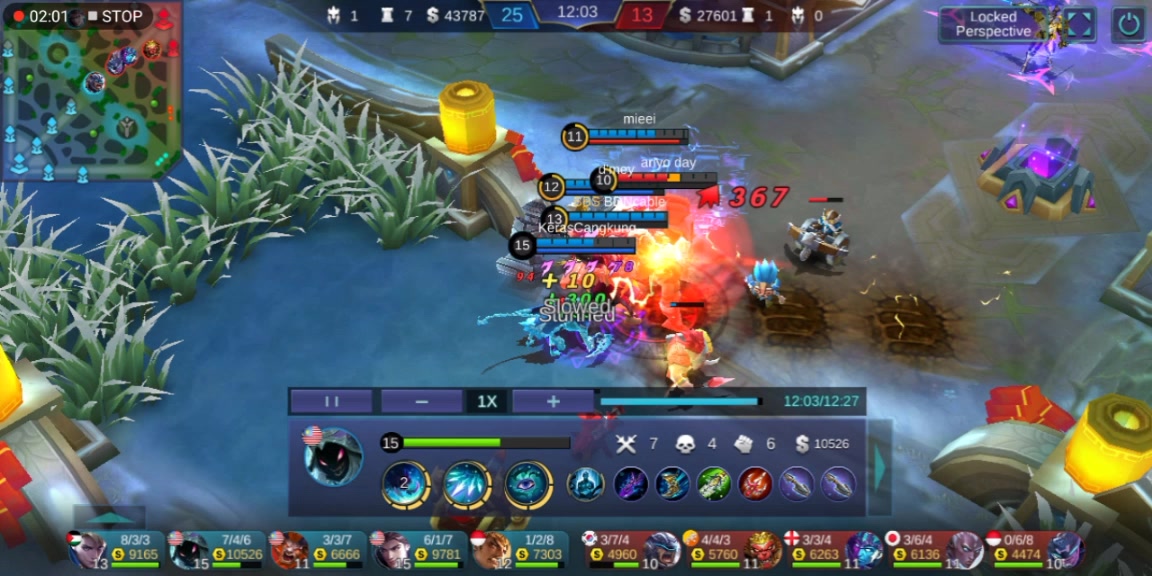This screenshot has width=1152, height=576.
Task: Click the fullscreen expand arrows button
Action: (1082, 24)
